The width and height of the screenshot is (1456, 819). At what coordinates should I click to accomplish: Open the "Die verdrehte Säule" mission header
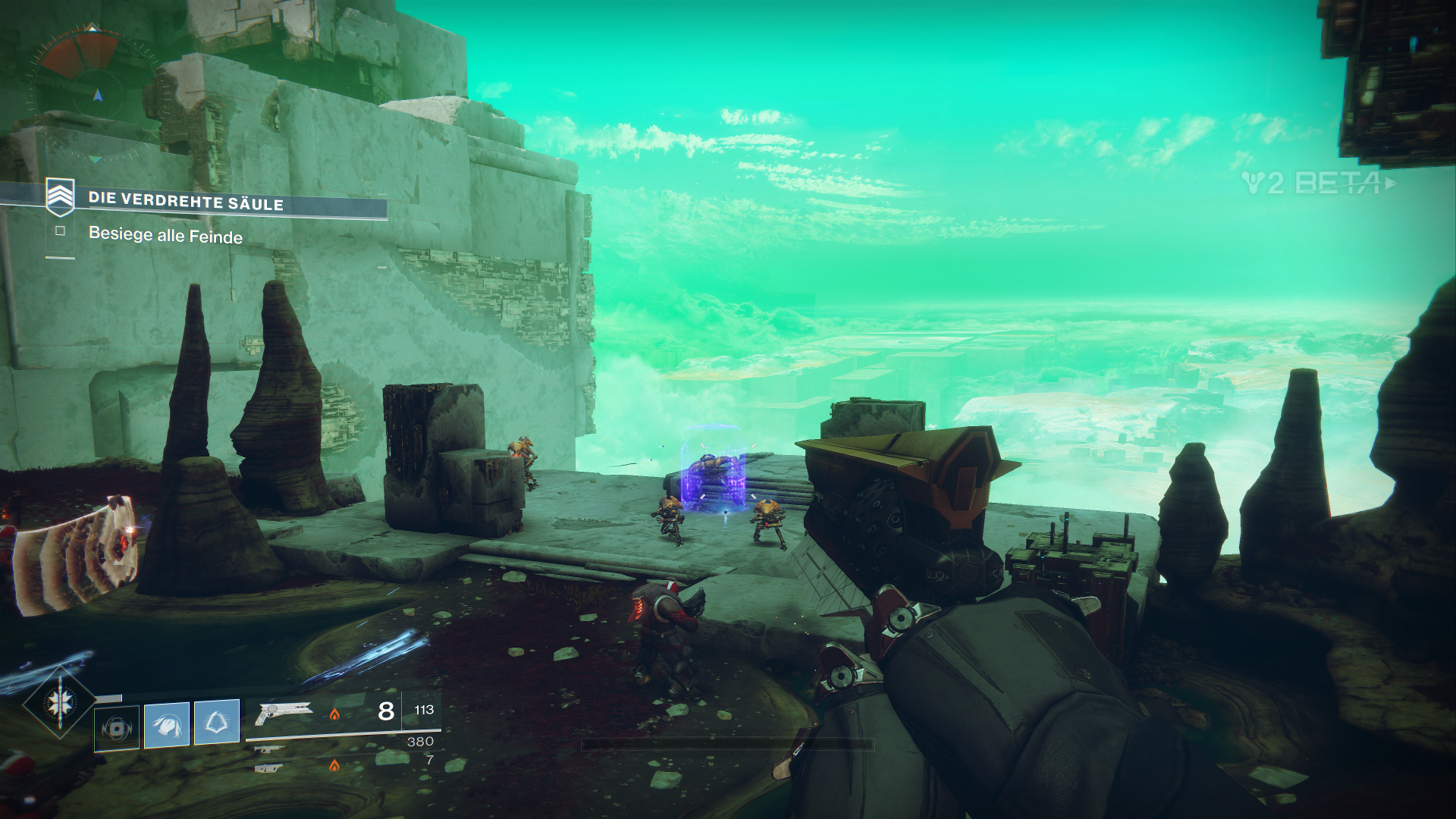[186, 201]
